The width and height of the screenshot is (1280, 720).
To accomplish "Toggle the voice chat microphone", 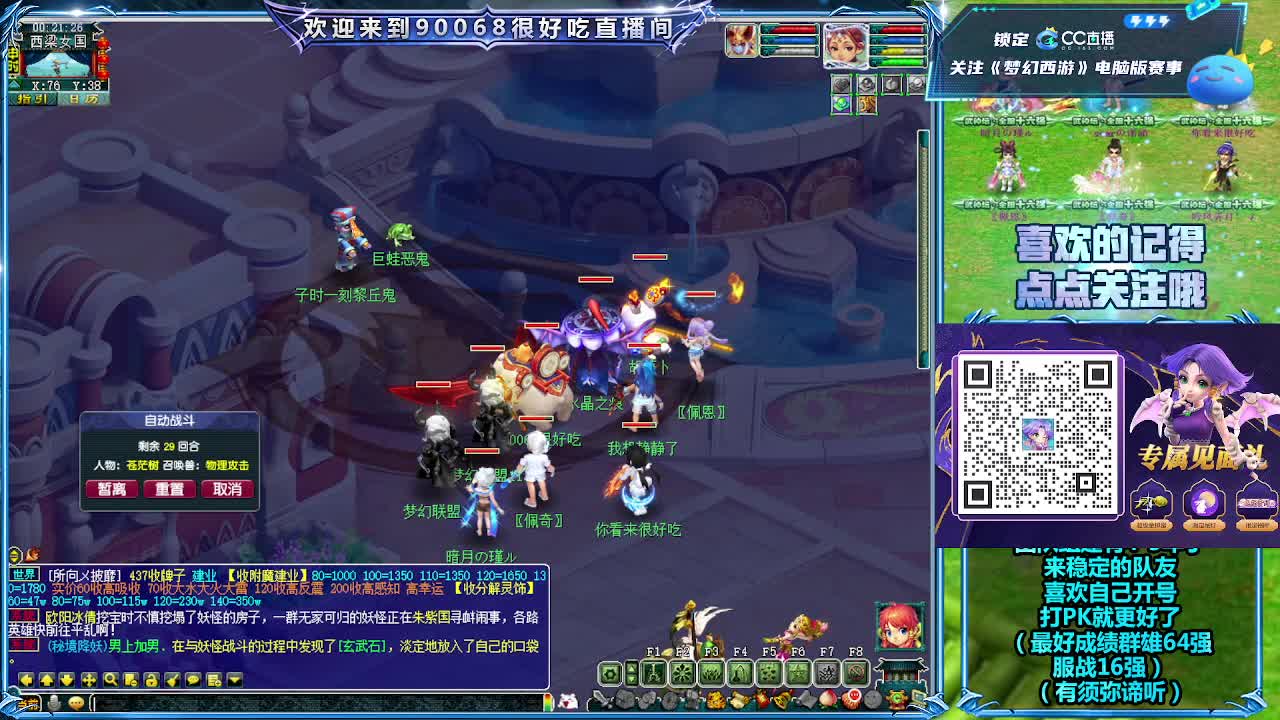I will click(x=53, y=702).
